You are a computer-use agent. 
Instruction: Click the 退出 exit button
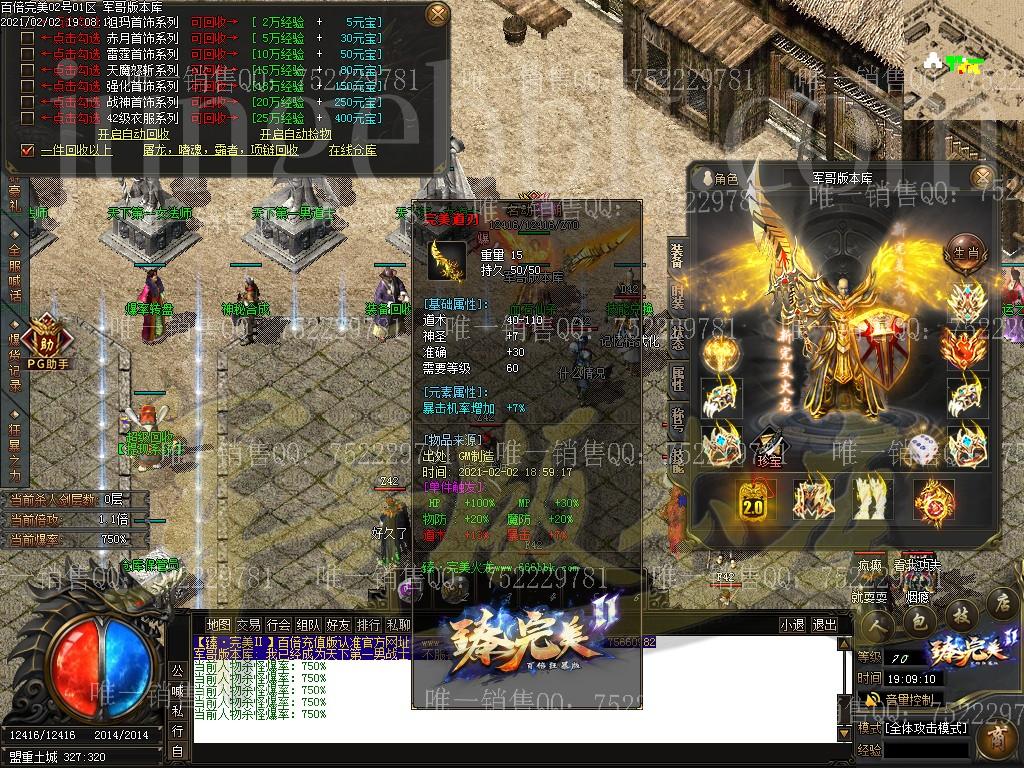pos(824,624)
